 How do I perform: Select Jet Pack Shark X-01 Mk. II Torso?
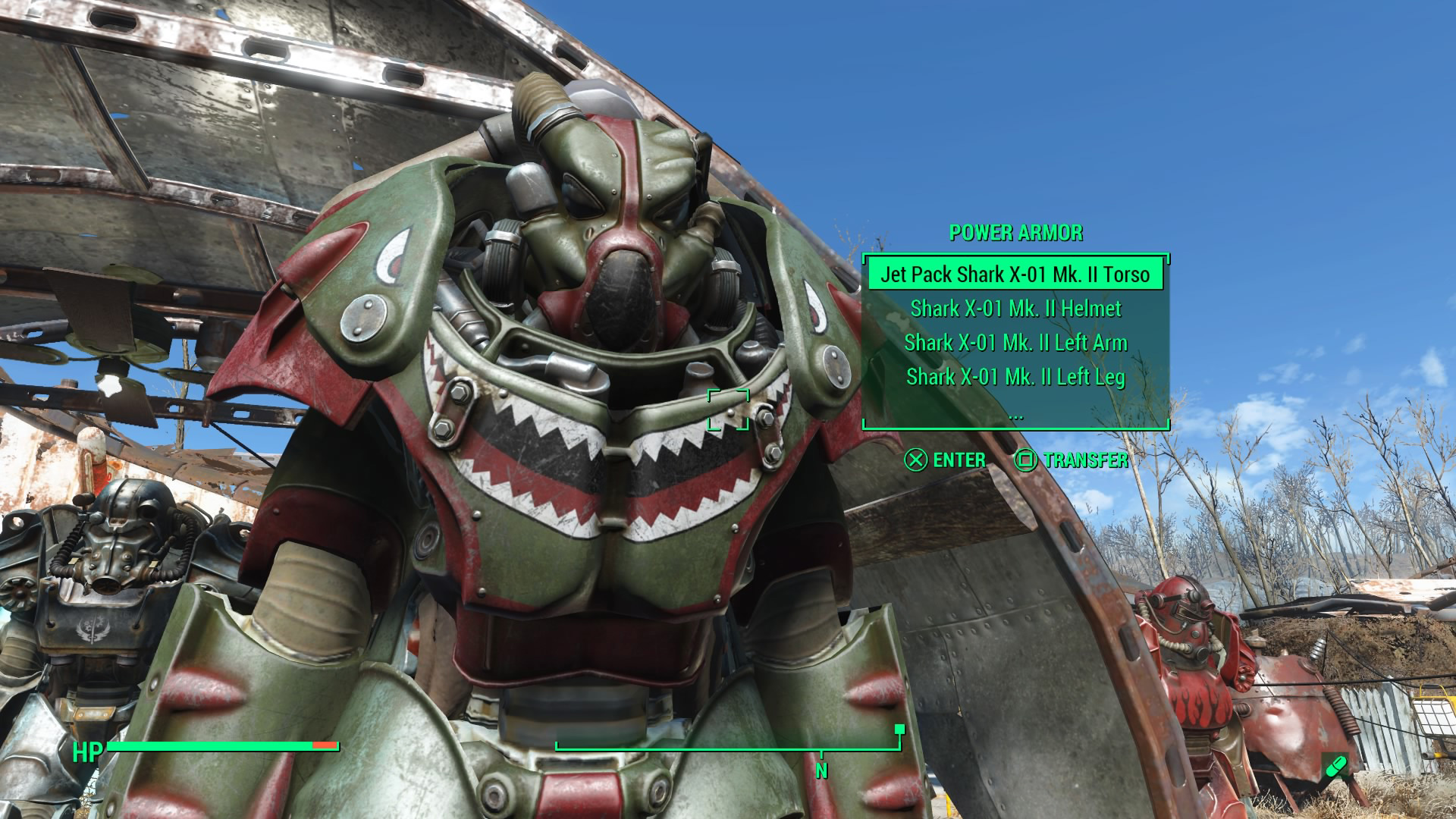click(x=1015, y=275)
